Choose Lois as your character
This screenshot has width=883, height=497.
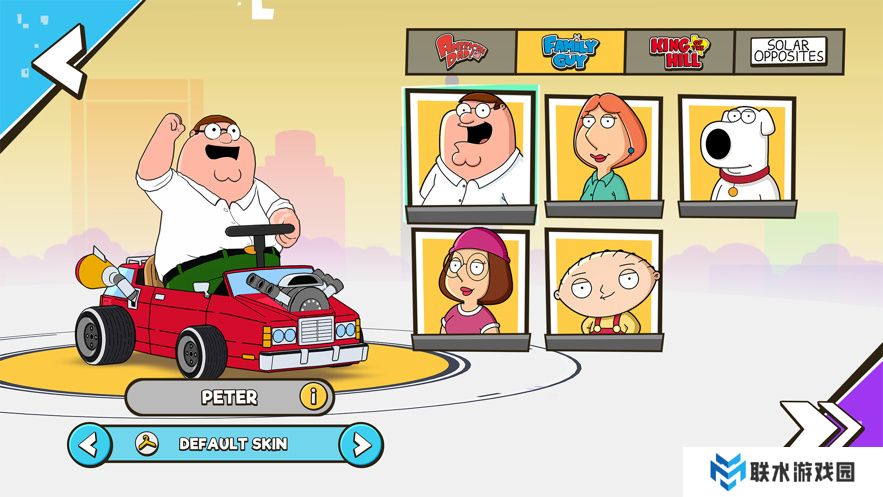pyautogui.click(x=603, y=153)
